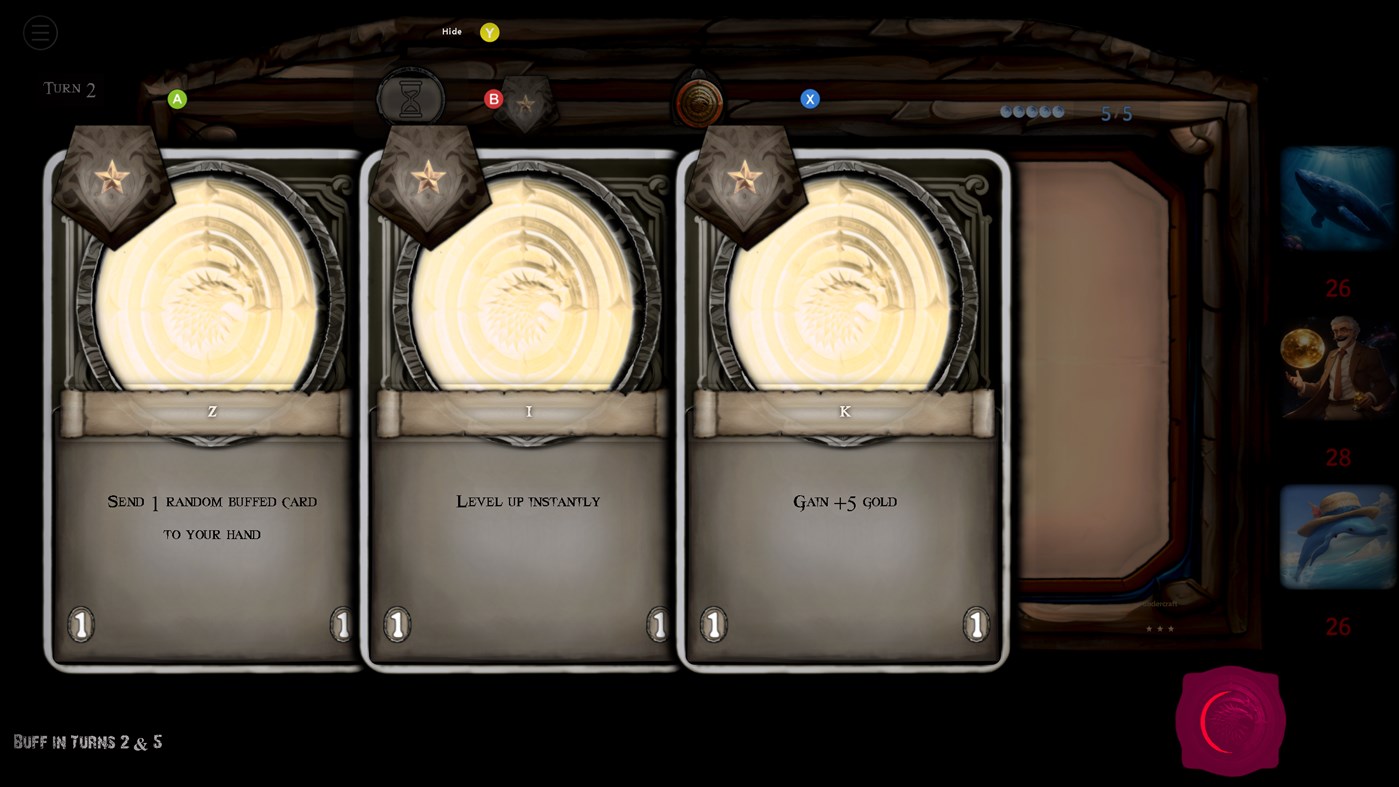
Task: Click the star badge on card I
Action: point(430,180)
